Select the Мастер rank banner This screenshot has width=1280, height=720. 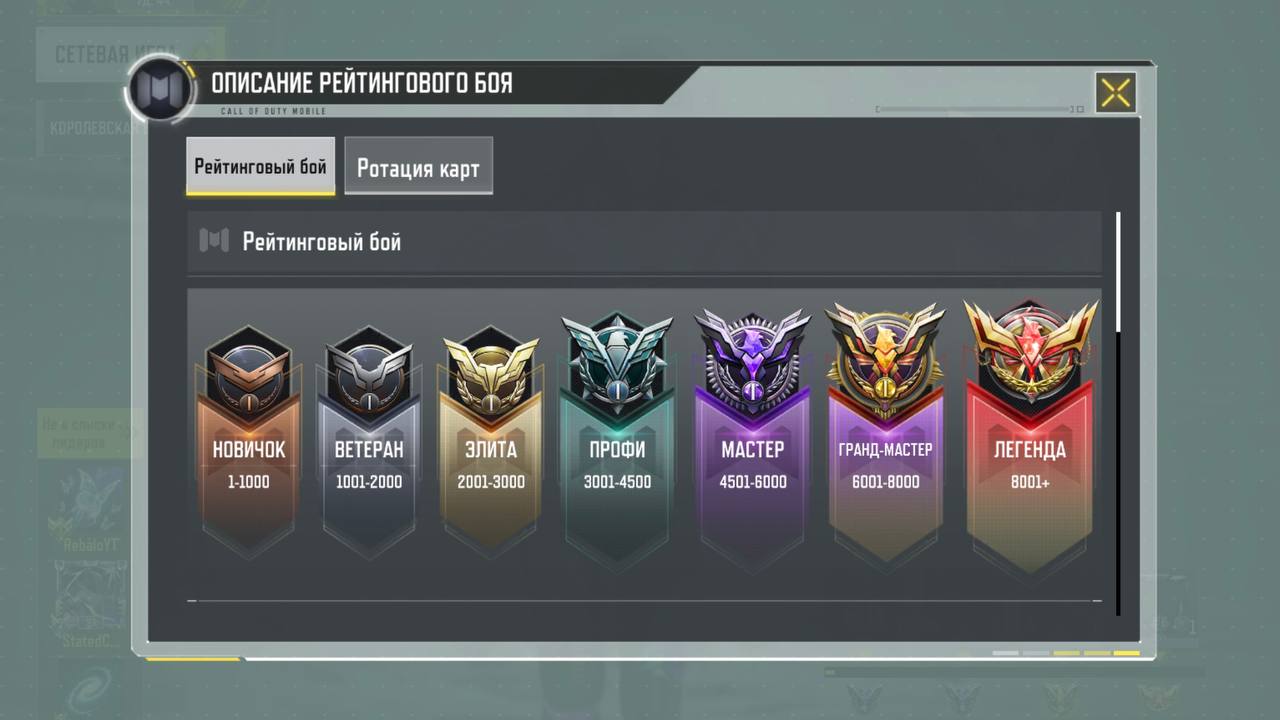(x=752, y=440)
